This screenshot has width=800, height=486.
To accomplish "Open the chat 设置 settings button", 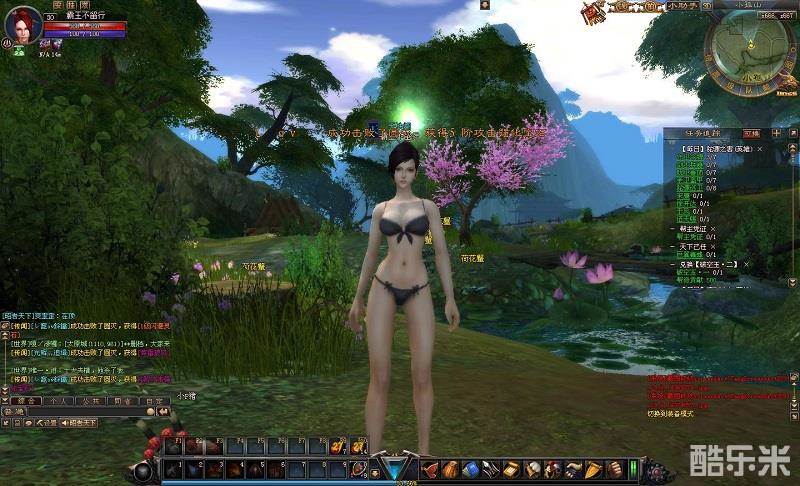I will pos(45,423).
